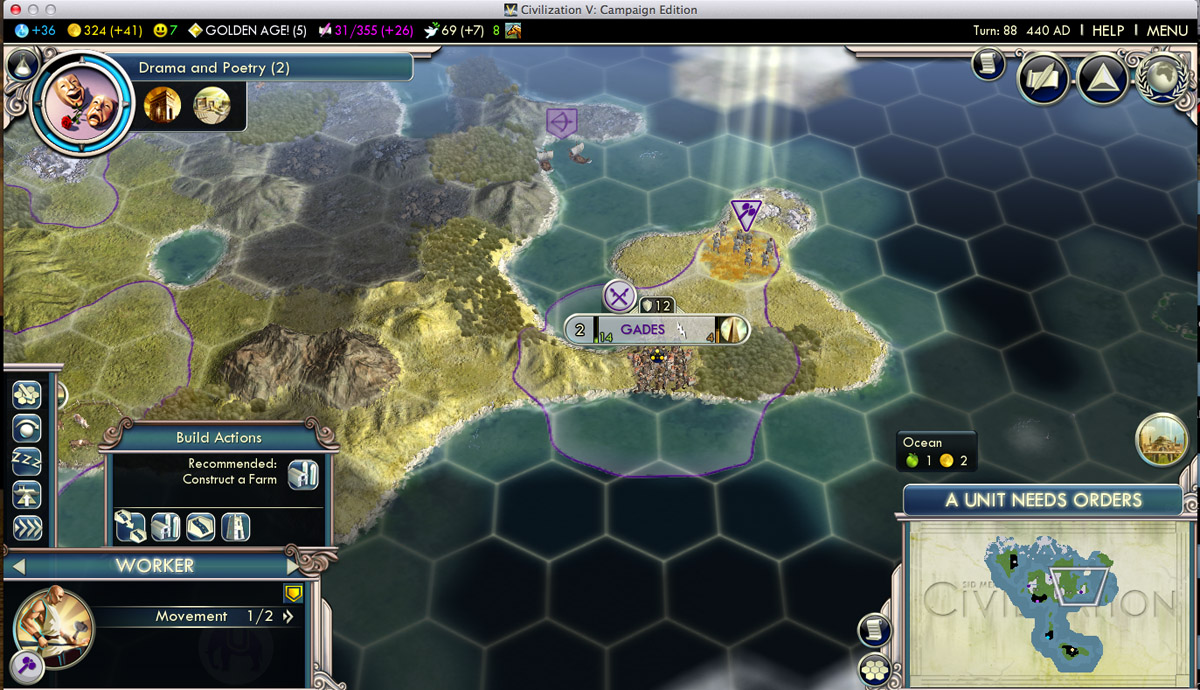Choose the Do Nothing circular-arrow action

(27, 428)
